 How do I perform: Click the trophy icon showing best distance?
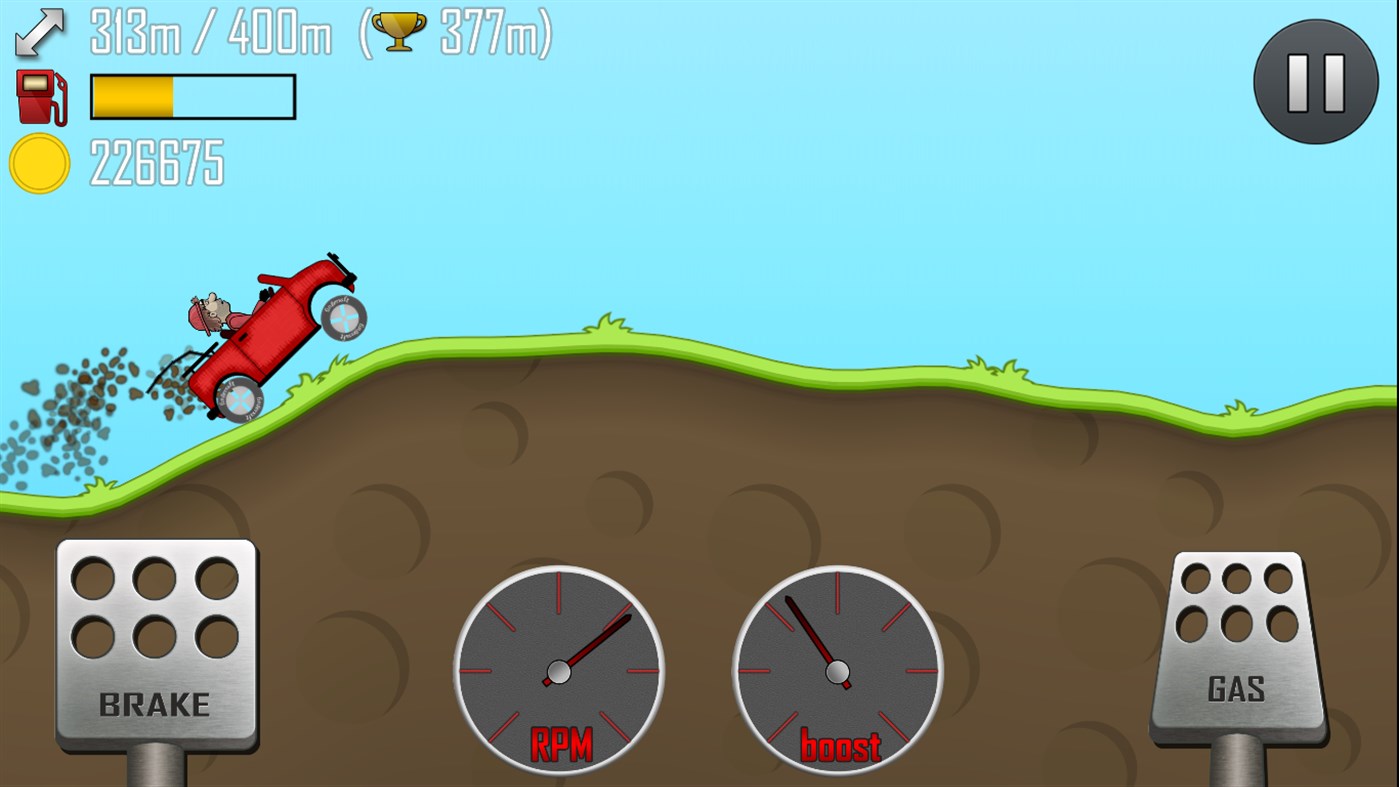[x=399, y=30]
